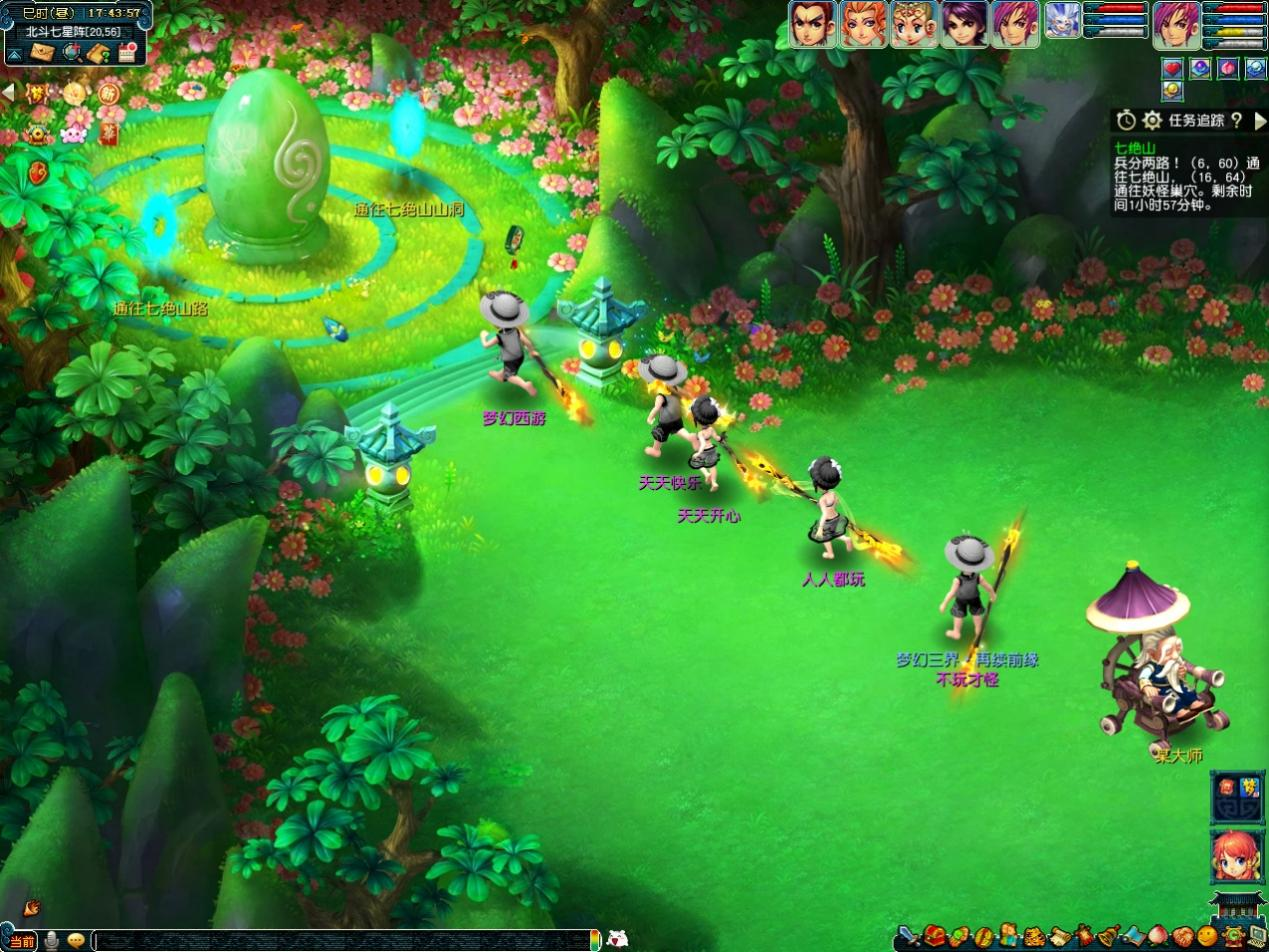Click the 当前 chat channel button
Image resolution: width=1269 pixels, height=952 pixels.
tap(22, 941)
